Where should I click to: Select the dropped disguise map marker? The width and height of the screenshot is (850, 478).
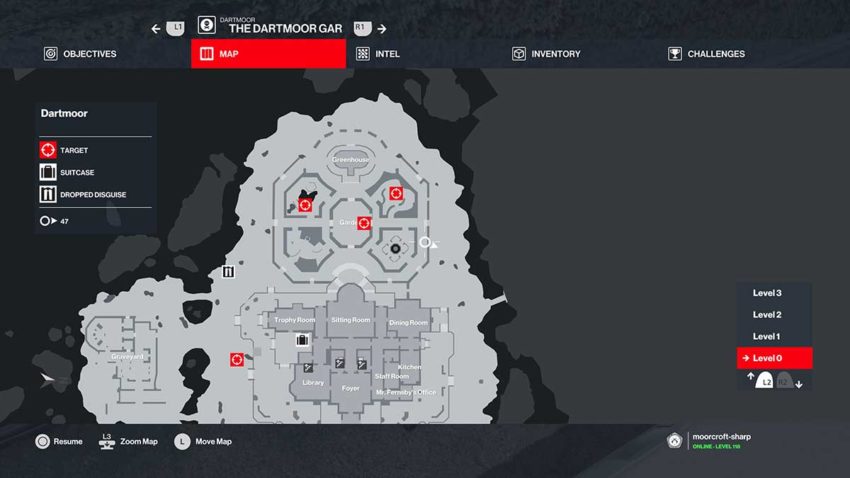229,271
